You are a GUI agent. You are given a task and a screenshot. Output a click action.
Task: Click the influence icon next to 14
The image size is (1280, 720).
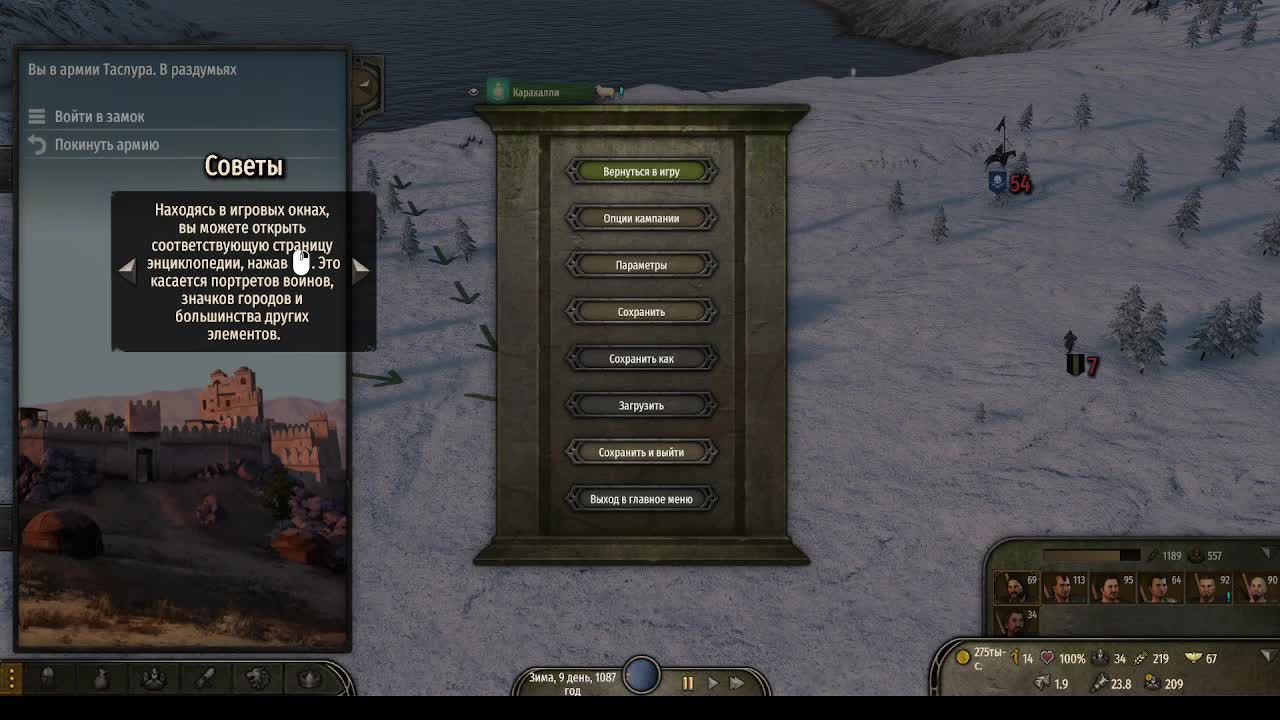pyautogui.click(x=1015, y=659)
